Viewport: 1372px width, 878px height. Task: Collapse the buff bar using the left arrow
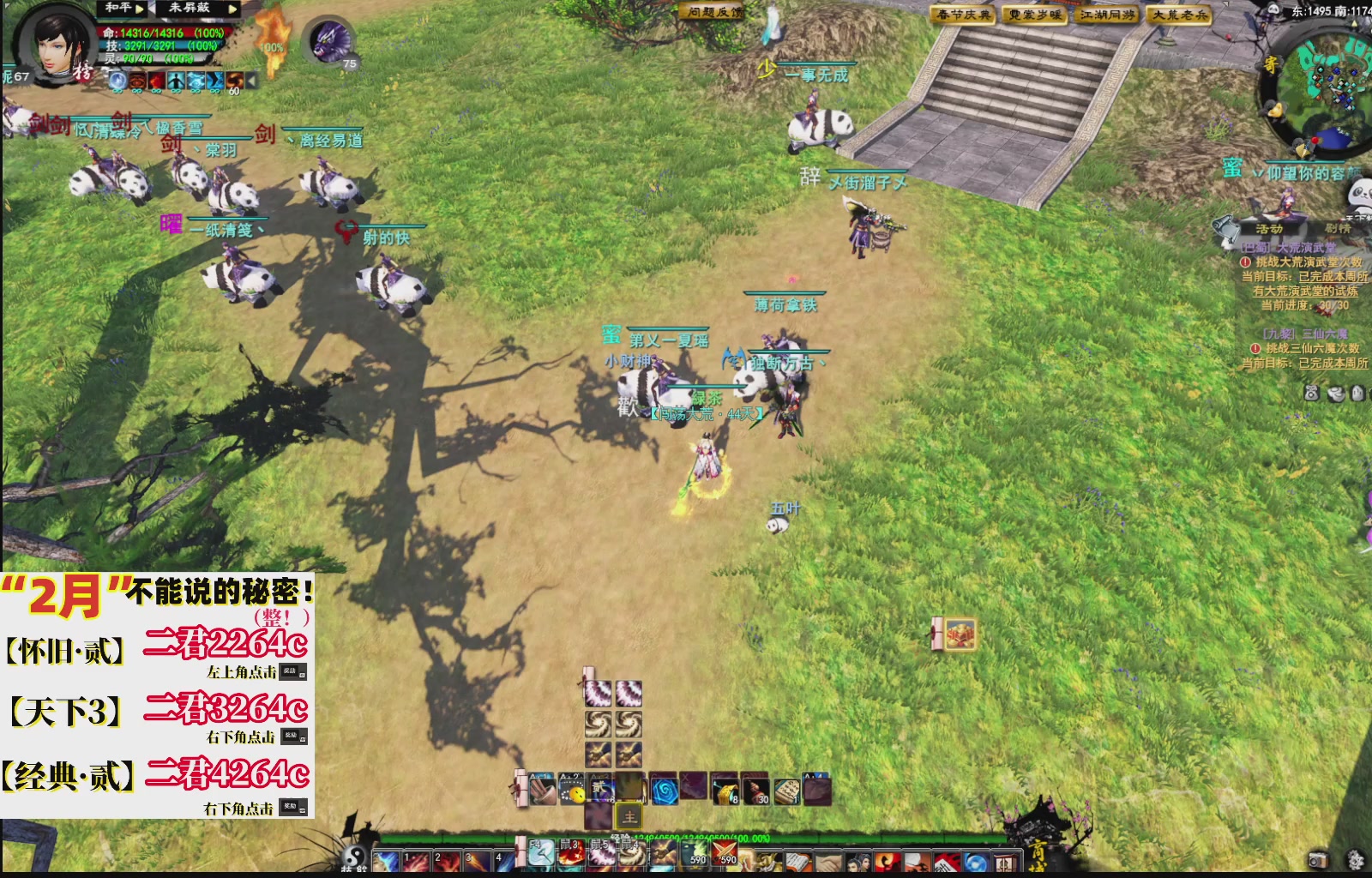click(x=251, y=81)
